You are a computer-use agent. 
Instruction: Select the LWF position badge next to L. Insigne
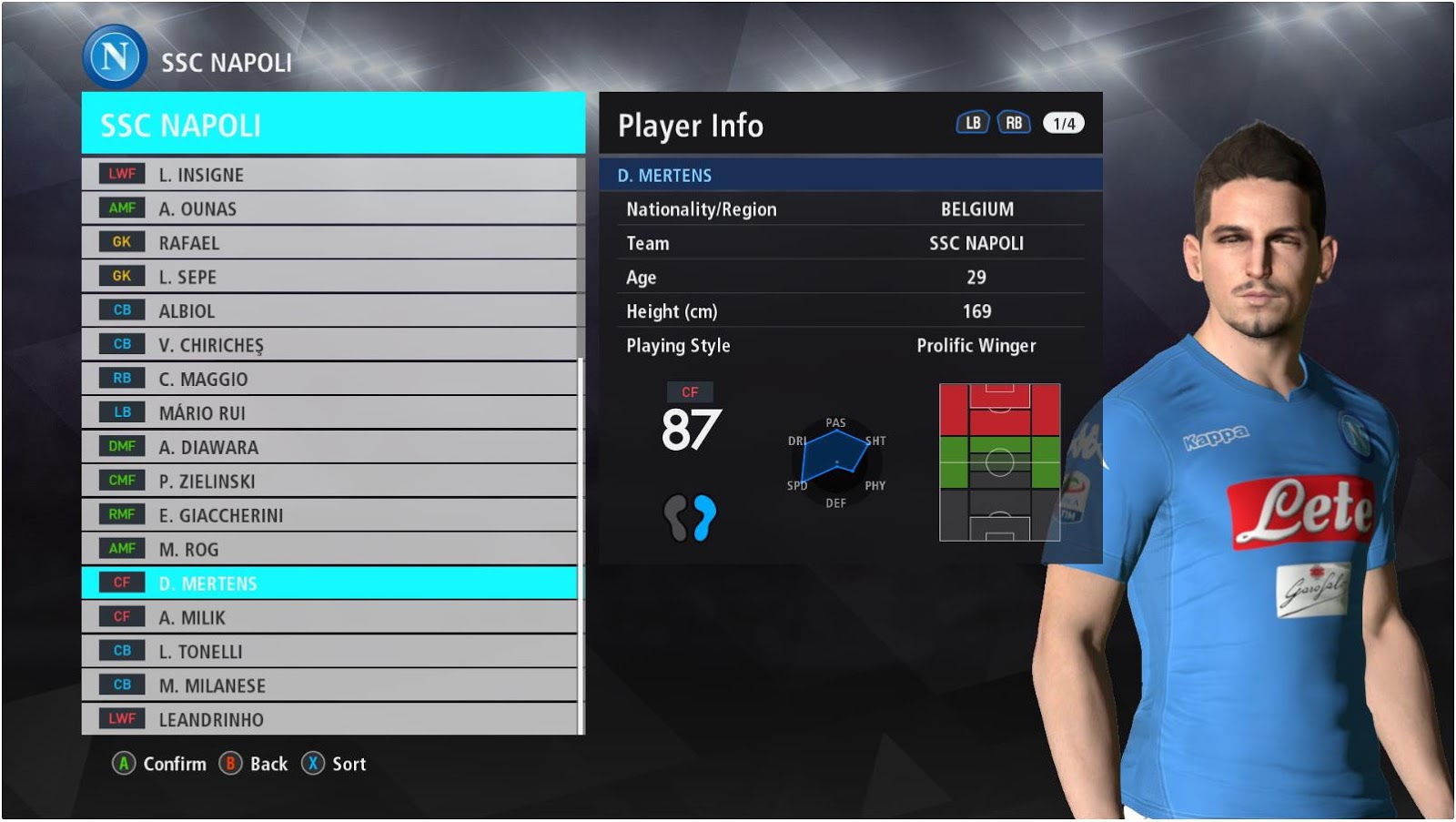click(122, 174)
